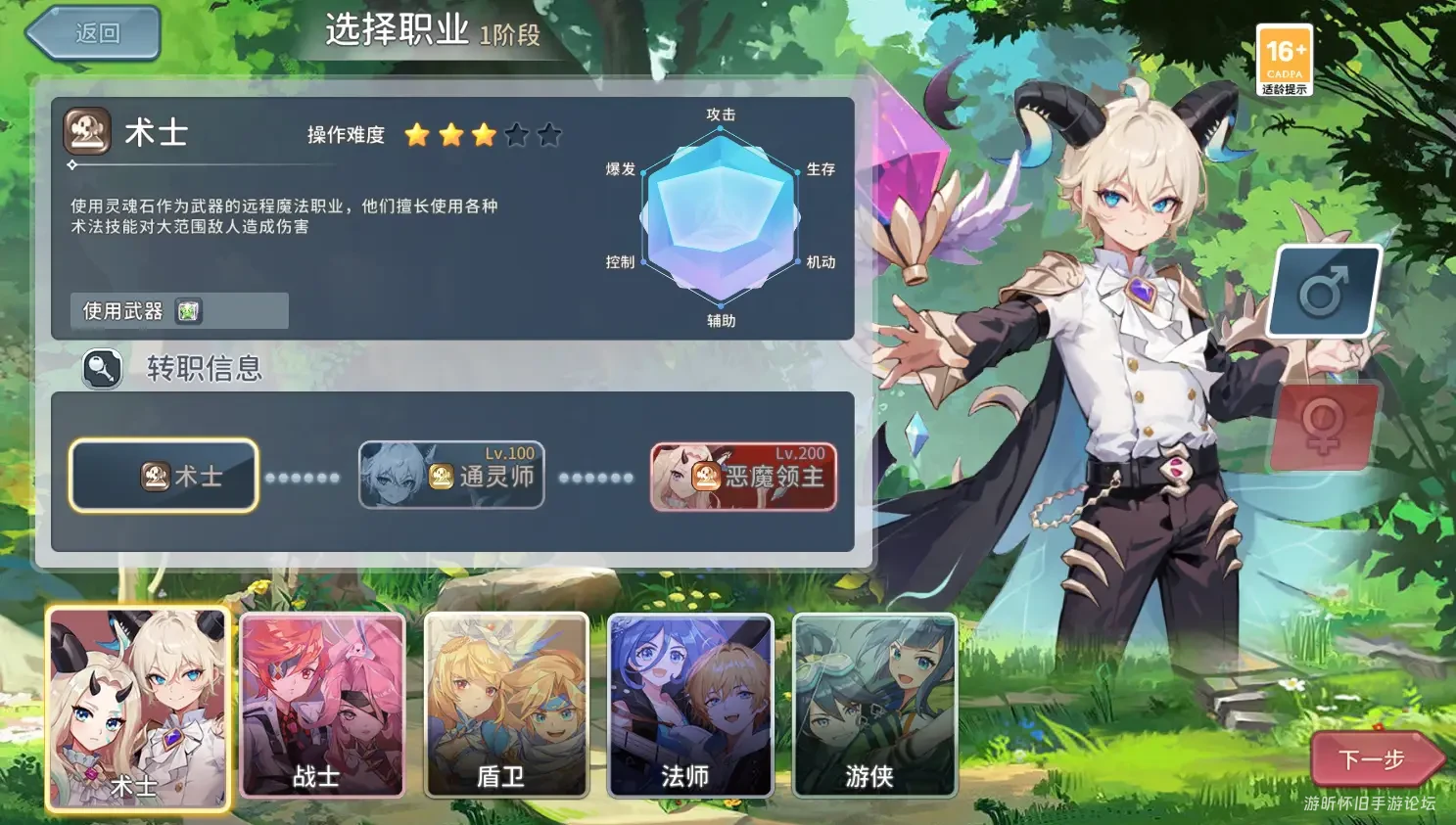This screenshot has width=1456, height=825.
Task: Click the magnifier icon beside 转职信息
Action: (102, 370)
